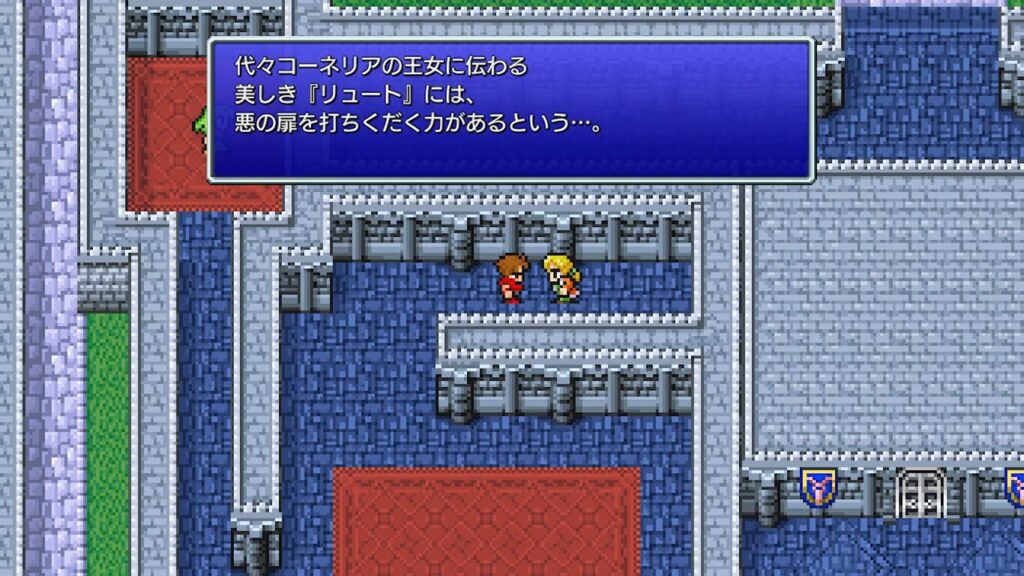Image resolution: width=1024 pixels, height=576 pixels.
Task: Advance the blue dialogue message box
Action: pyautogui.click(x=510, y=110)
